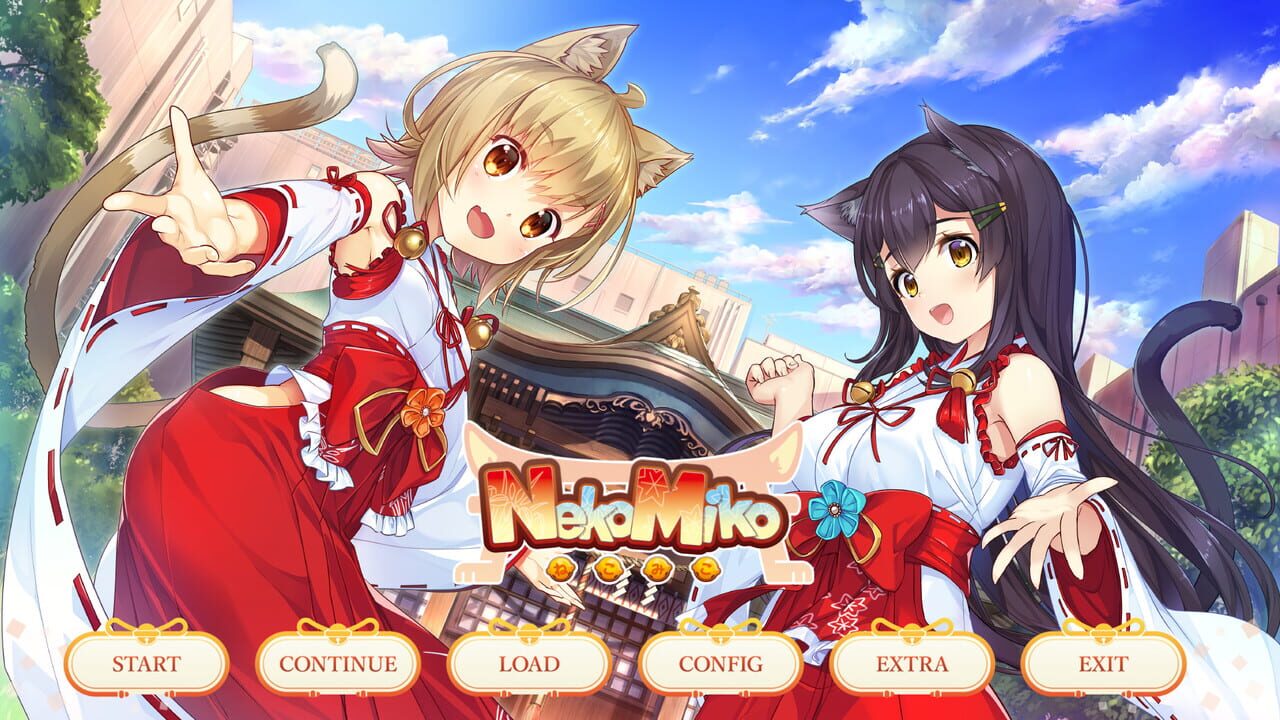Click the third bell charm under the logo
The height and width of the screenshot is (720, 1280).
(656, 569)
